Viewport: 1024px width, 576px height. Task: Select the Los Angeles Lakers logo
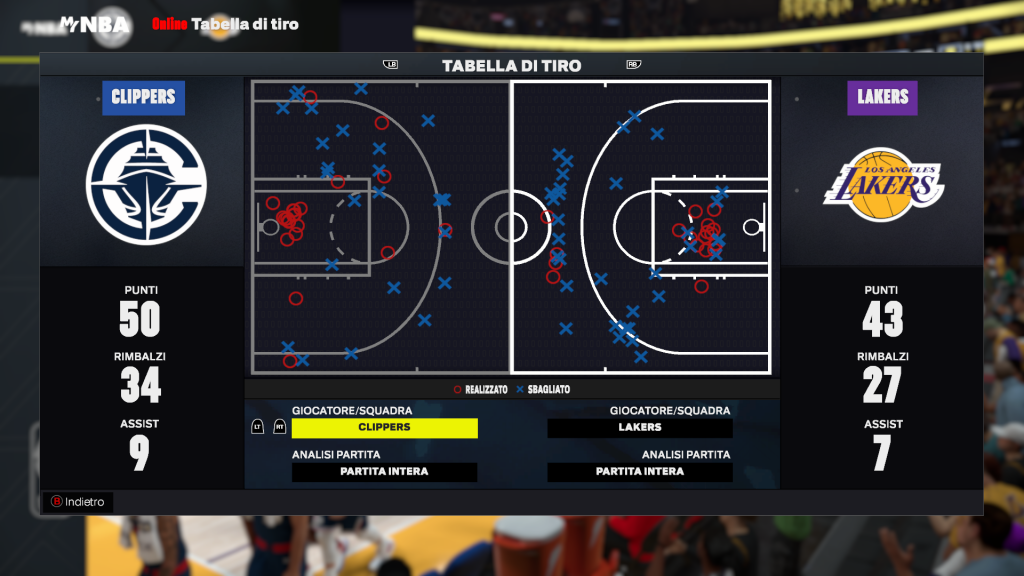[x=883, y=184]
